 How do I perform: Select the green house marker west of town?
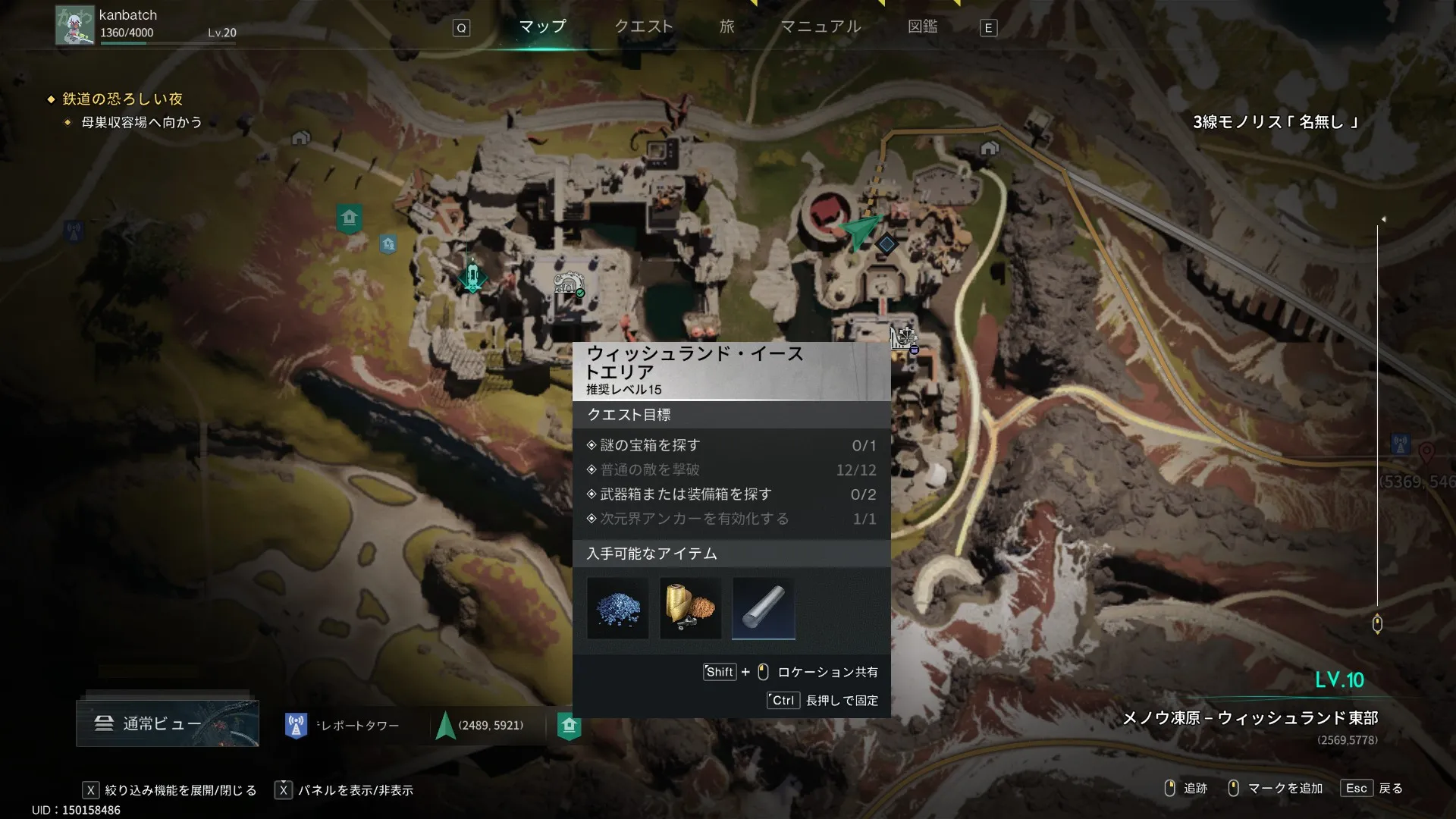point(349,218)
